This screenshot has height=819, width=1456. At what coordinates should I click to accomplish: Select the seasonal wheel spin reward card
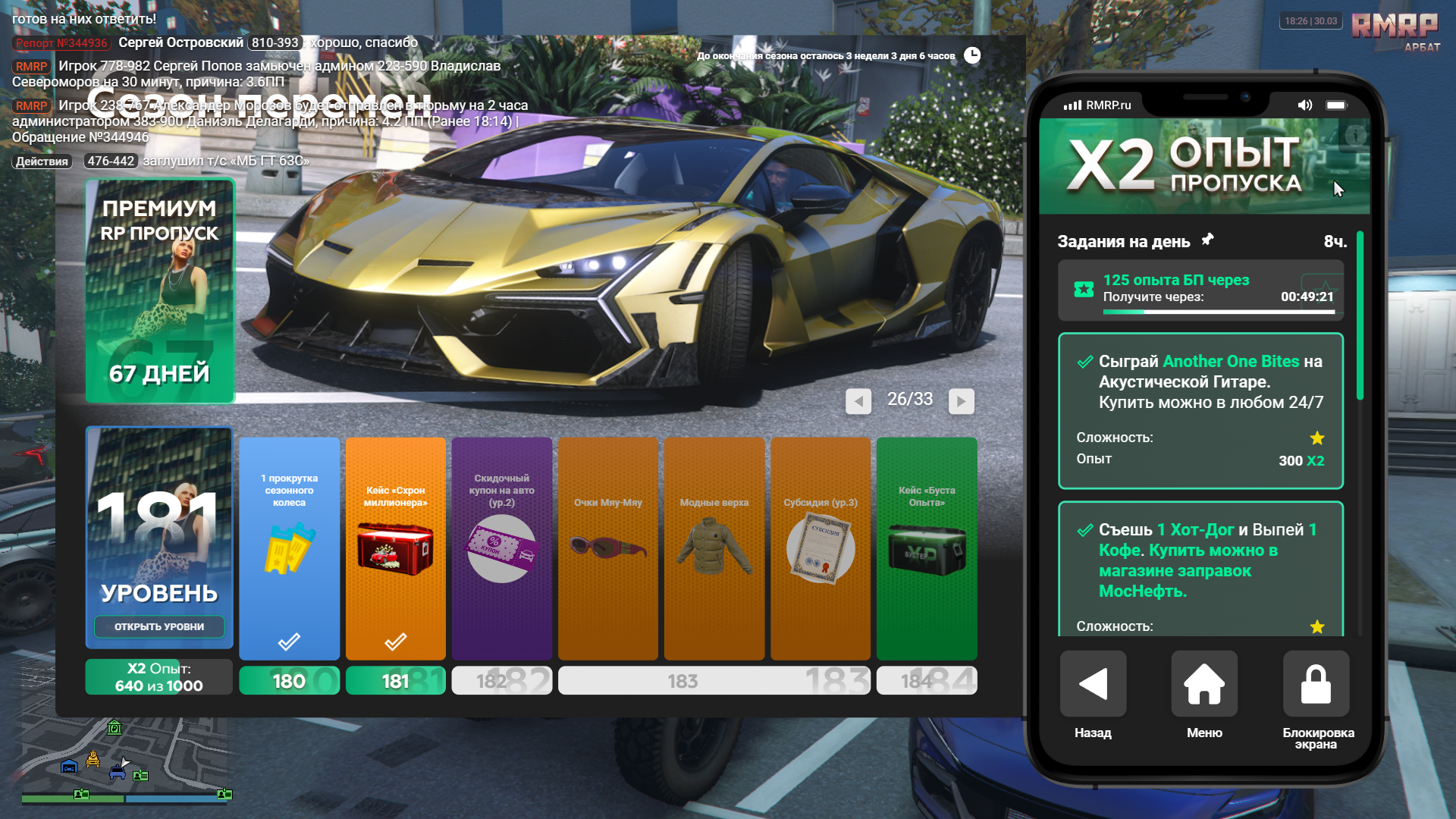point(289,548)
